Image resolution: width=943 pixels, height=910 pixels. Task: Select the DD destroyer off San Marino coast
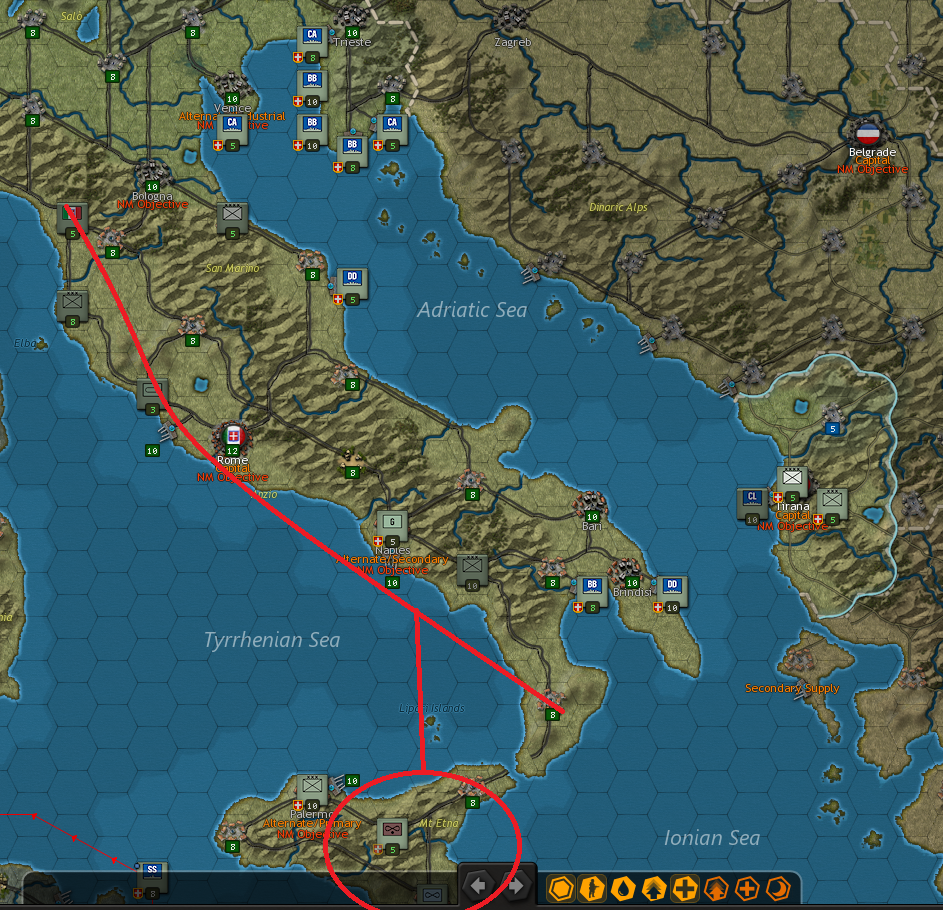[351, 280]
